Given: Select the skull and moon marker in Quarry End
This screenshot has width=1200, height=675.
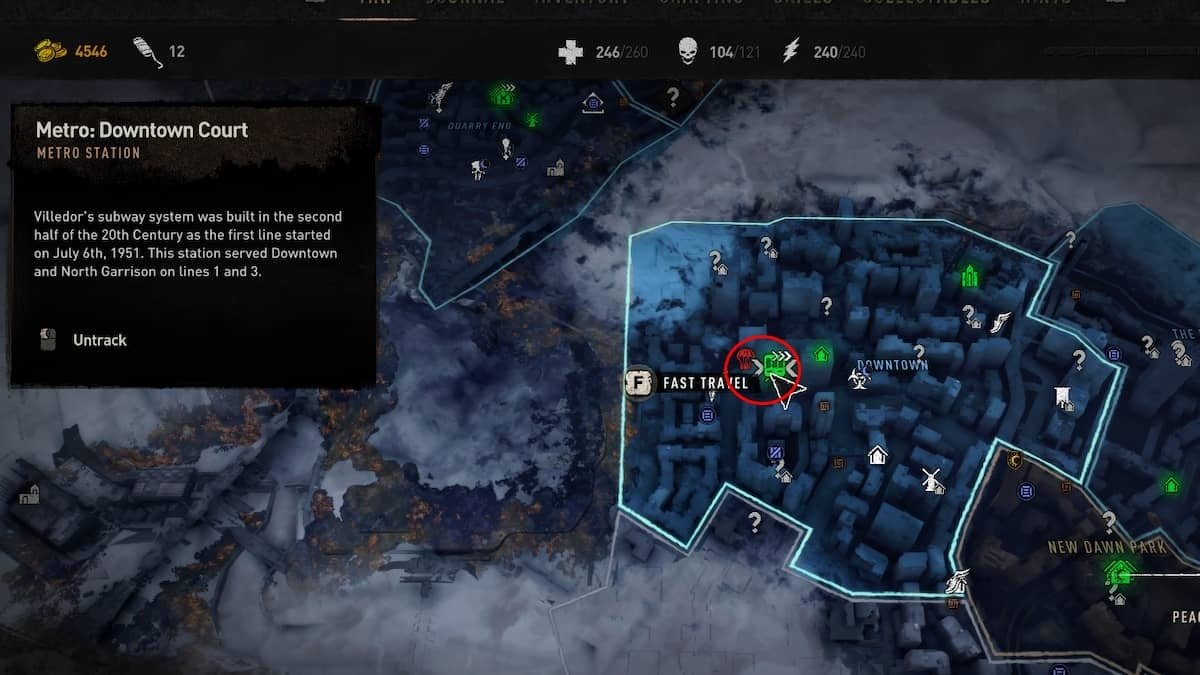Looking at the screenshot, I should [480, 169].
